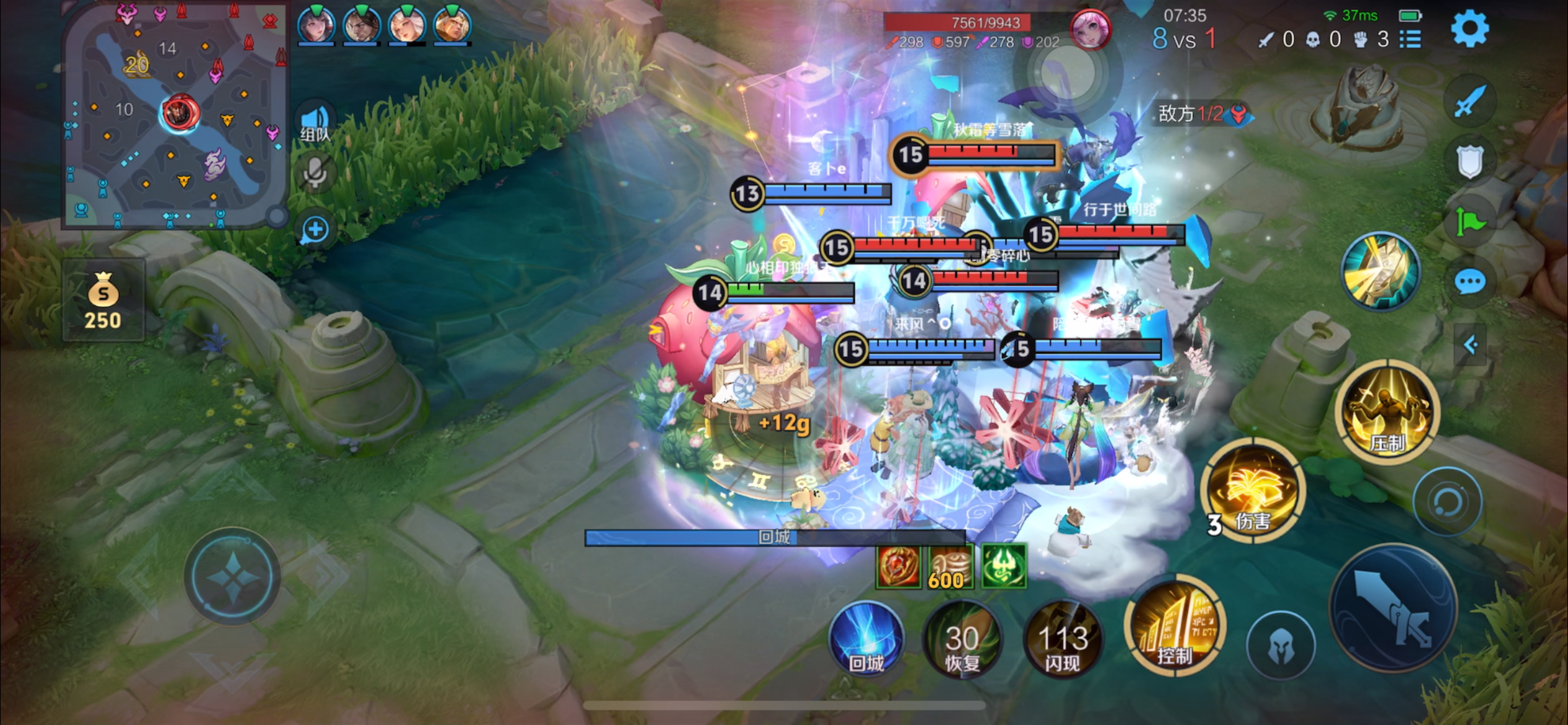Viewport: 1568px width, 725px height.
Task: Send the green flag signal
Action: coord(1469,221)
